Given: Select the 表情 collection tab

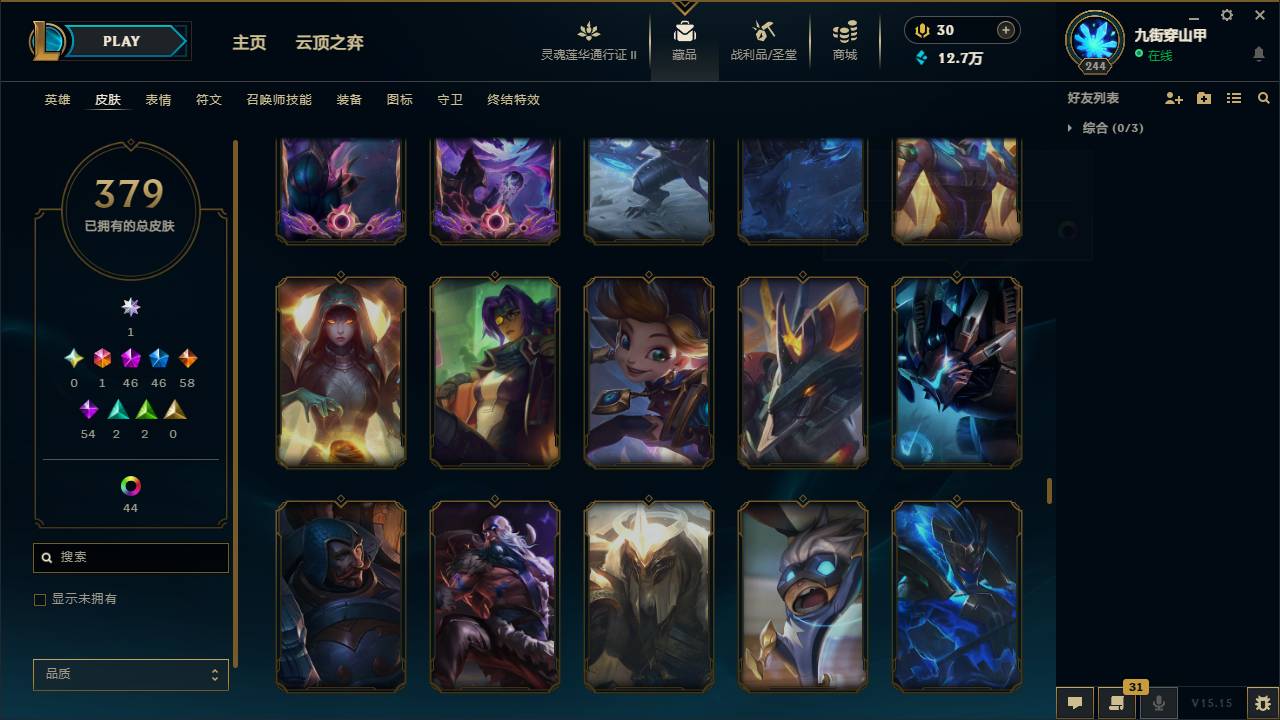Looking at the screenshot, I should [x=158, y=100].
